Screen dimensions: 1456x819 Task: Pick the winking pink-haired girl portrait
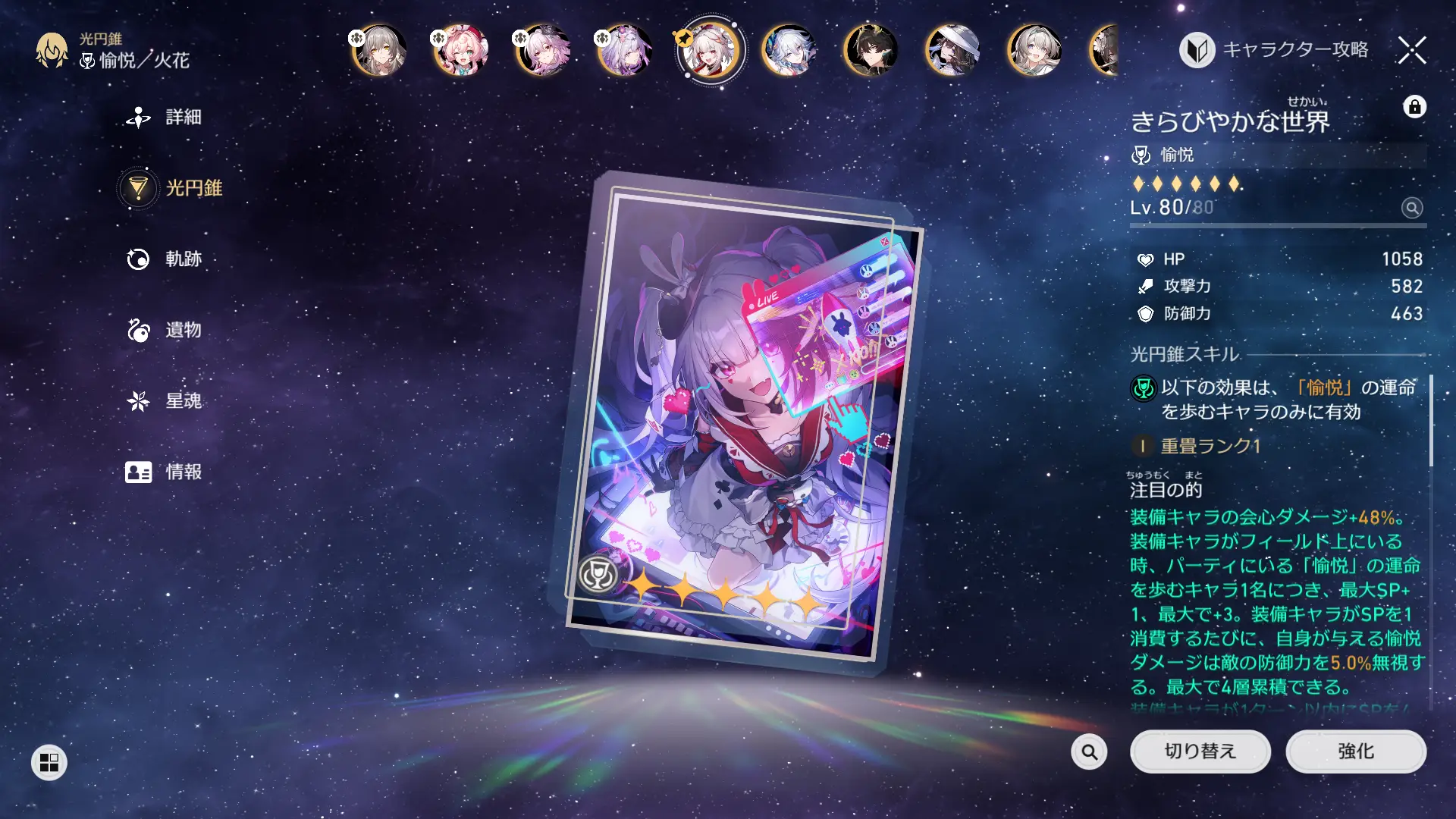coord(460,51)
